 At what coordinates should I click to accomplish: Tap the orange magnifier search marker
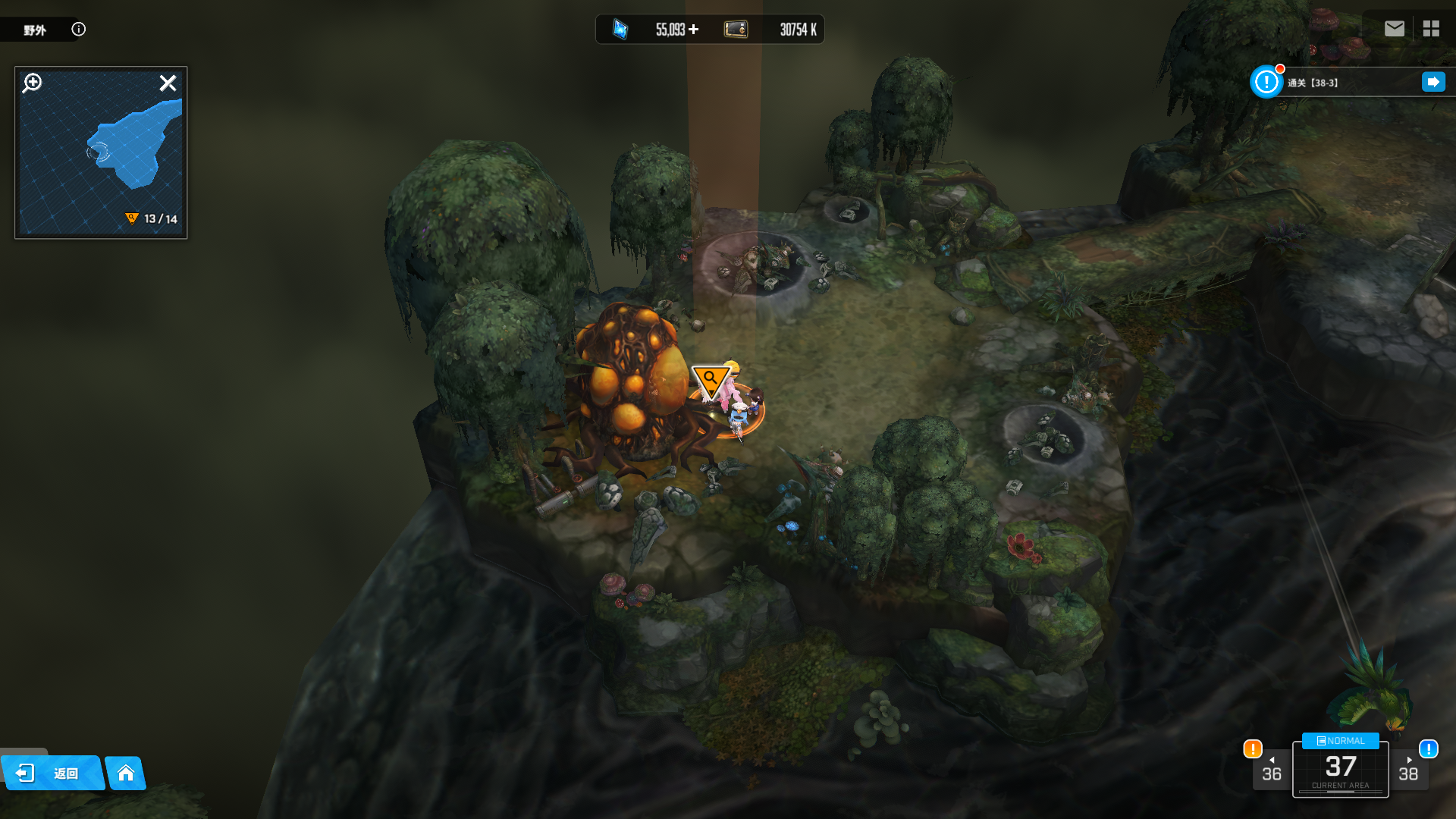[711, 380]
